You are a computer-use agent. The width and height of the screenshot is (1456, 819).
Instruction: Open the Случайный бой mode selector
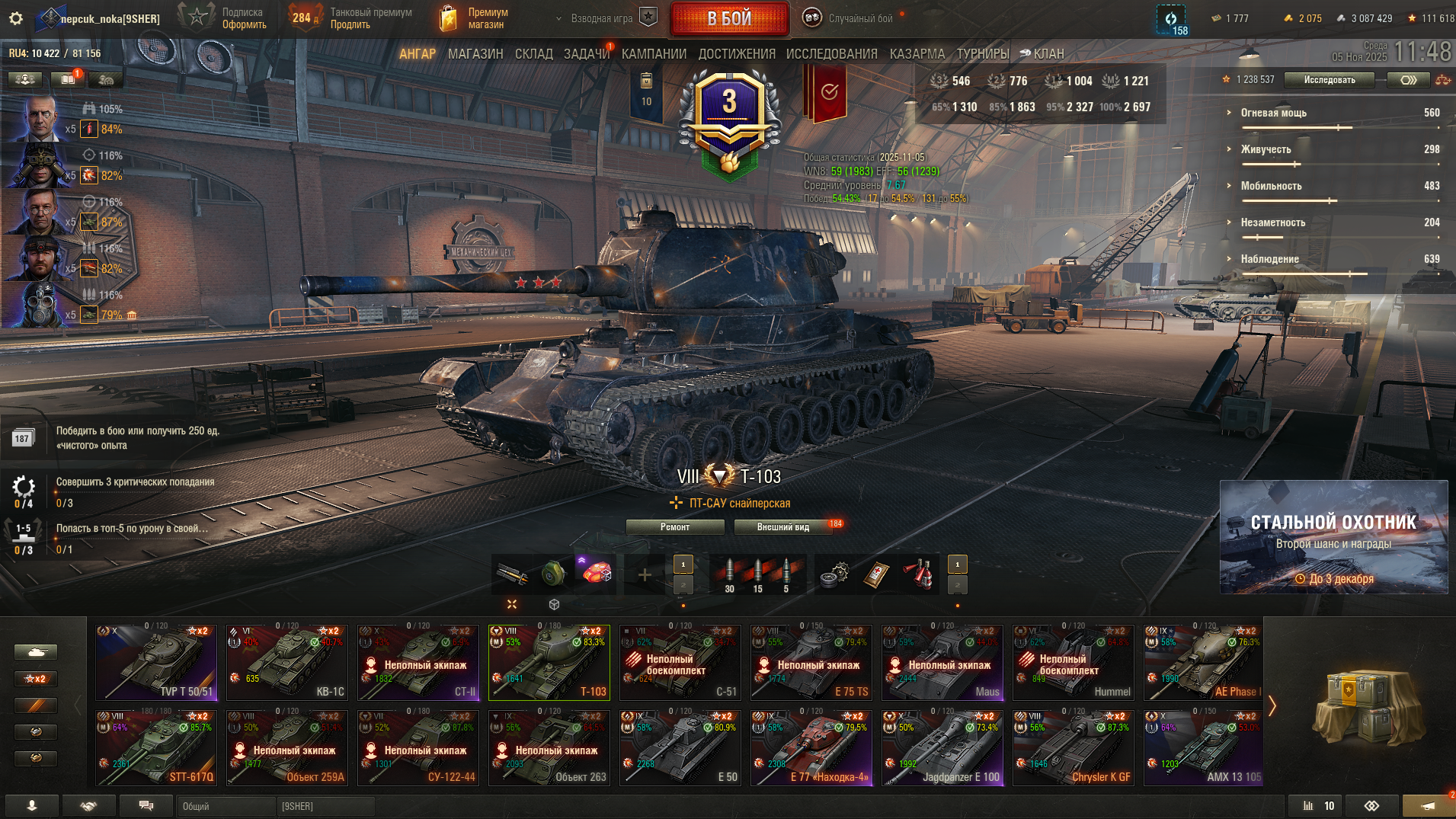[x=852, y=18]
